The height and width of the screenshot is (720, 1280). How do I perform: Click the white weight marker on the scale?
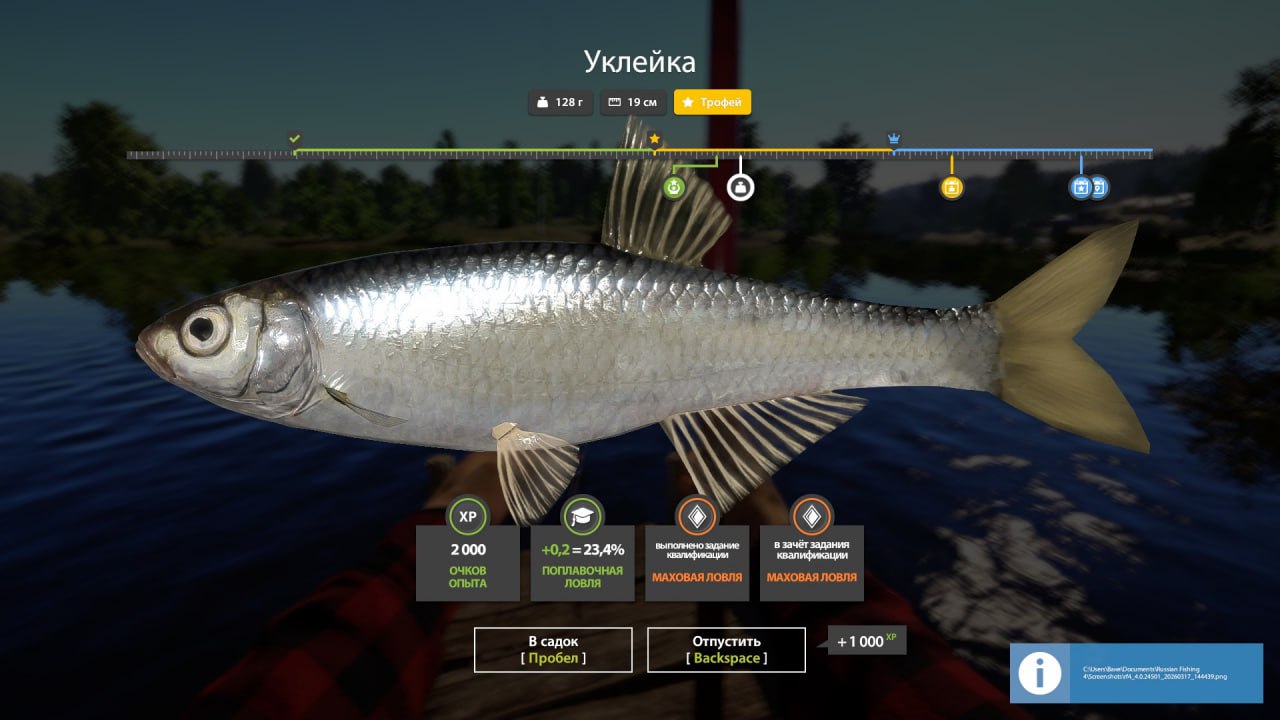click(x=740, y=187)
